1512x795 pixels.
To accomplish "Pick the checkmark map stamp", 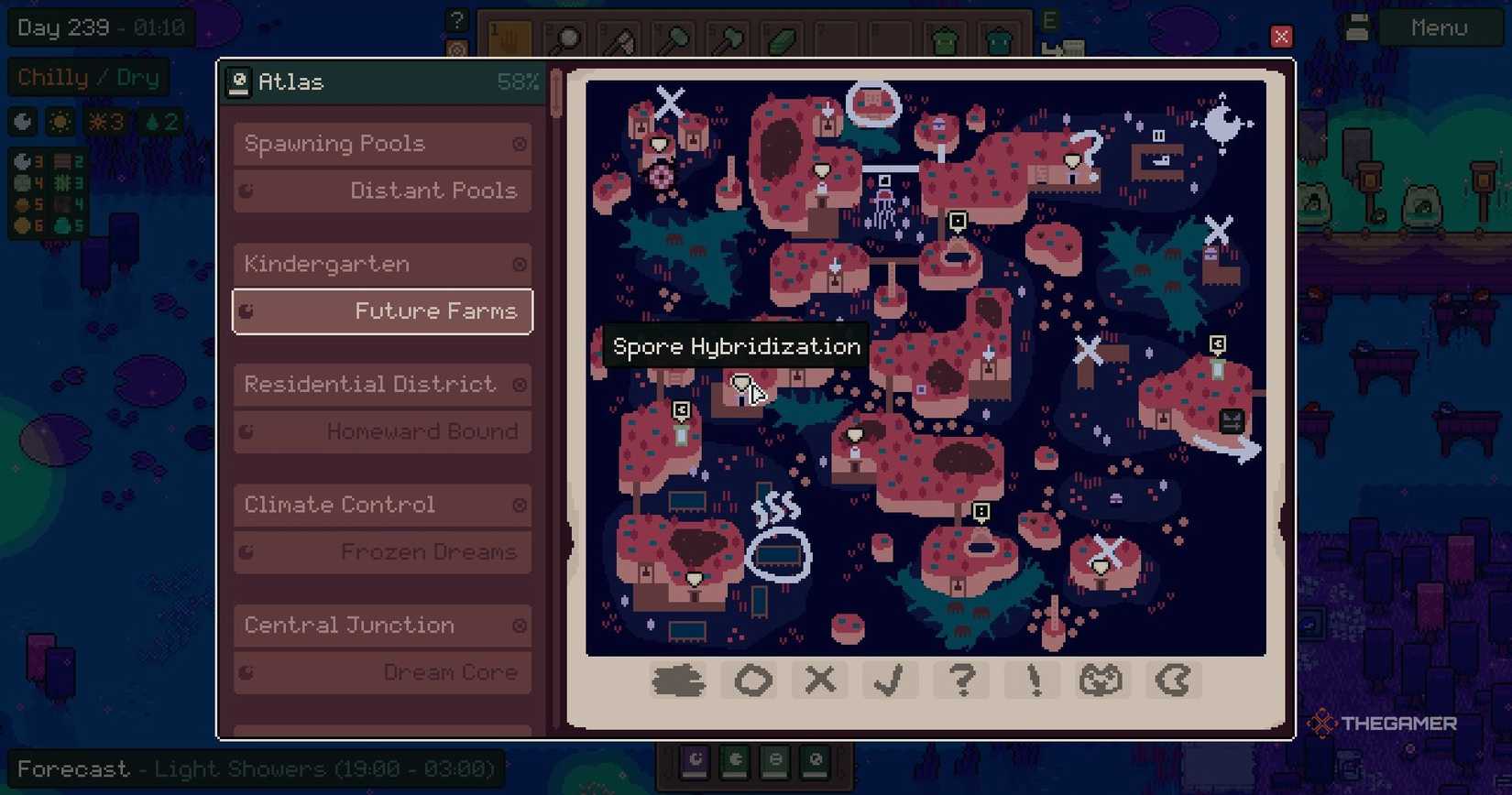I will (x=890, y=681).
